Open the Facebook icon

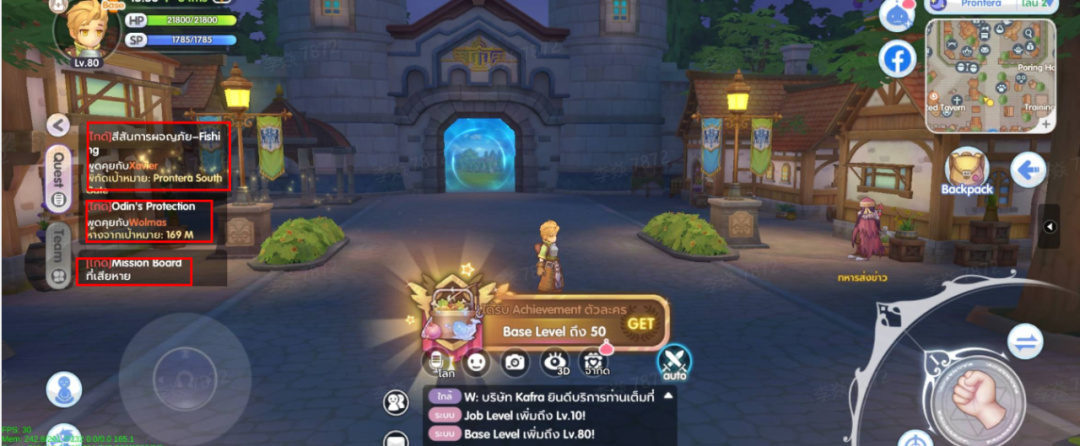click(x=897, y=59)
